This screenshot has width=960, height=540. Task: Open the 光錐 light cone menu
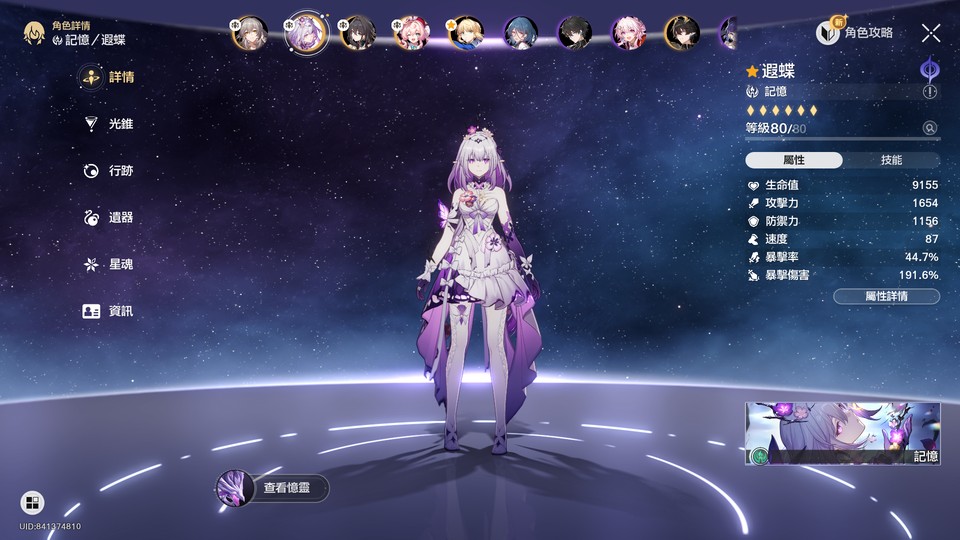108,124
